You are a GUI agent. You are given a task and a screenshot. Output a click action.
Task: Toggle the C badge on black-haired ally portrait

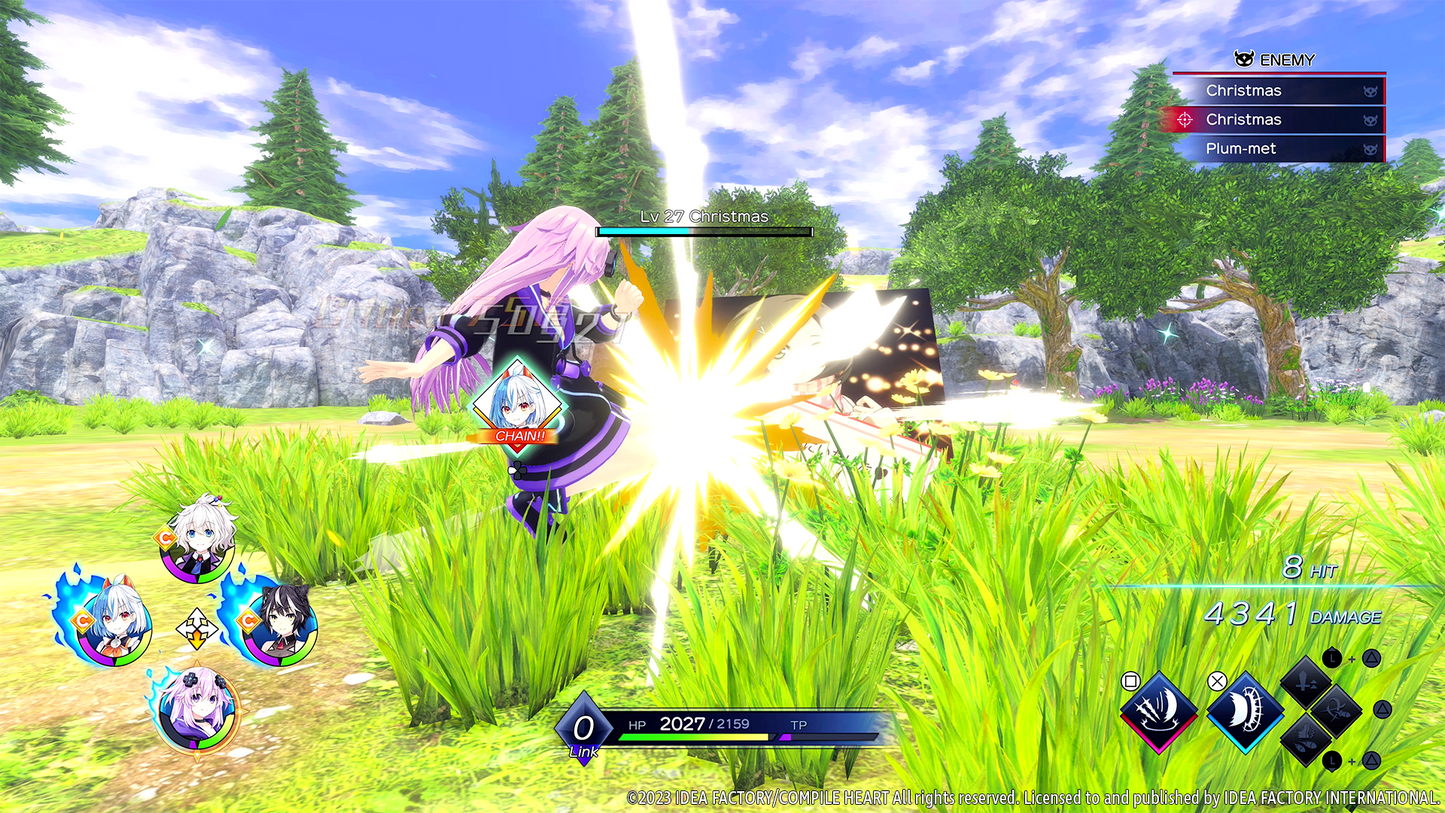click(x=248, y=620)
